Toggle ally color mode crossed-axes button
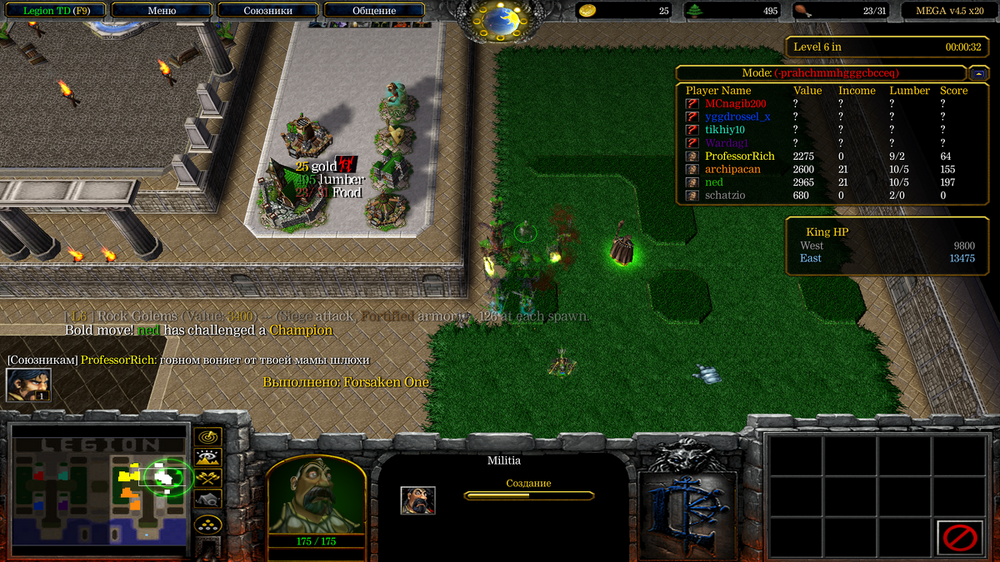The height and width of the screenshot is (562, 1000). (208, 478)
